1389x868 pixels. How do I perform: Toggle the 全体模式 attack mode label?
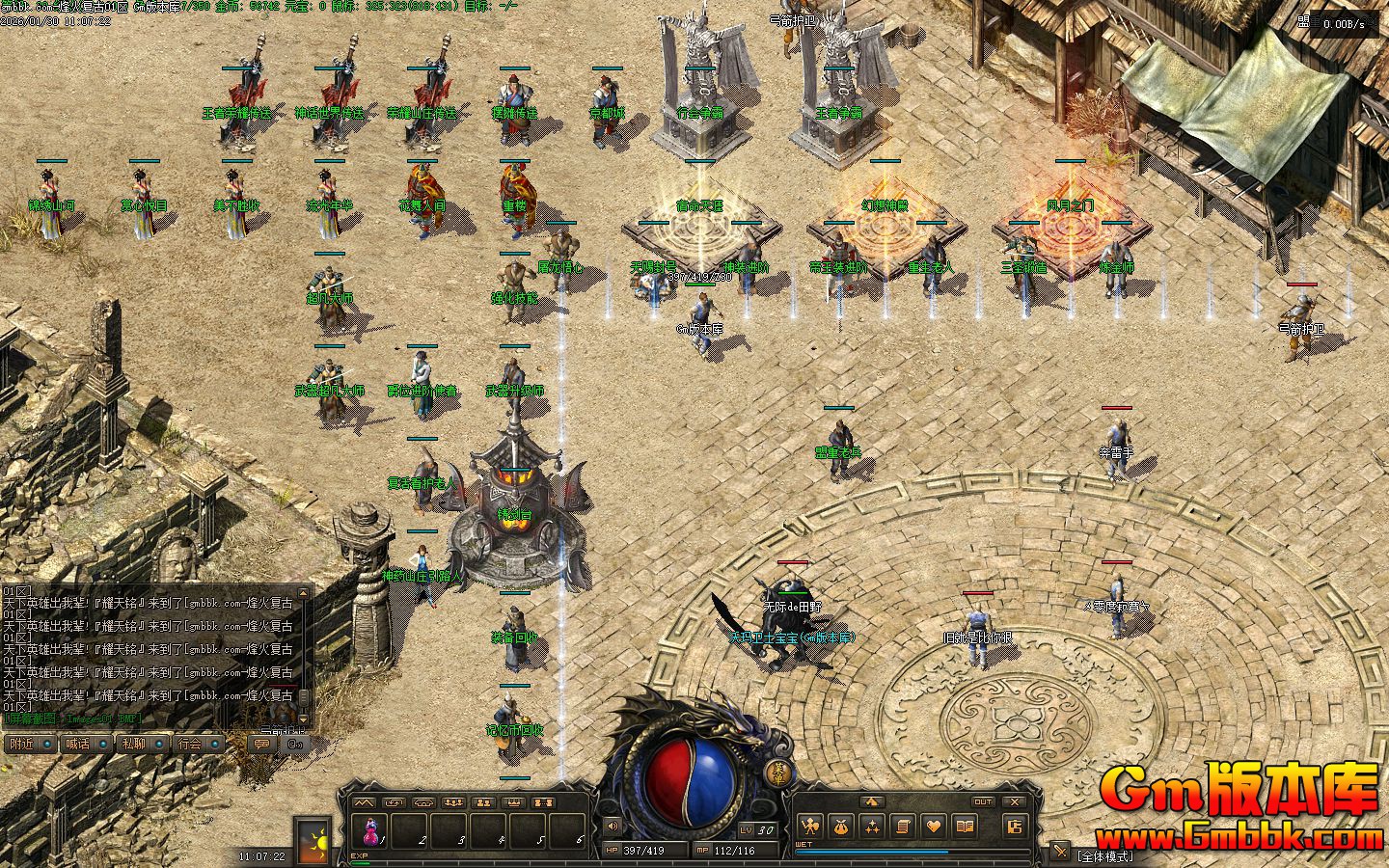[1105, 855]
